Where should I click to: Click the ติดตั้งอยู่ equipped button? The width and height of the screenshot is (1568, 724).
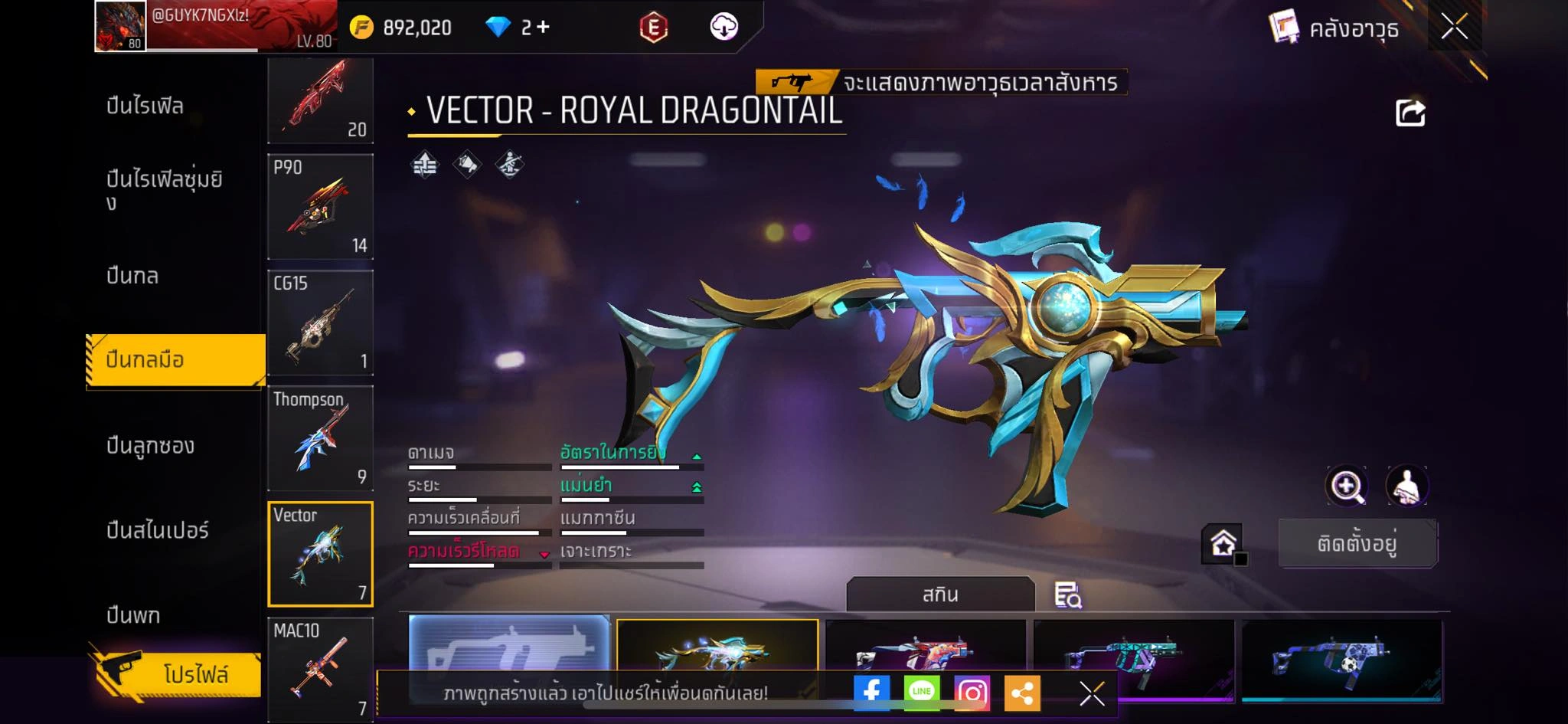[x=1357, y=544]
